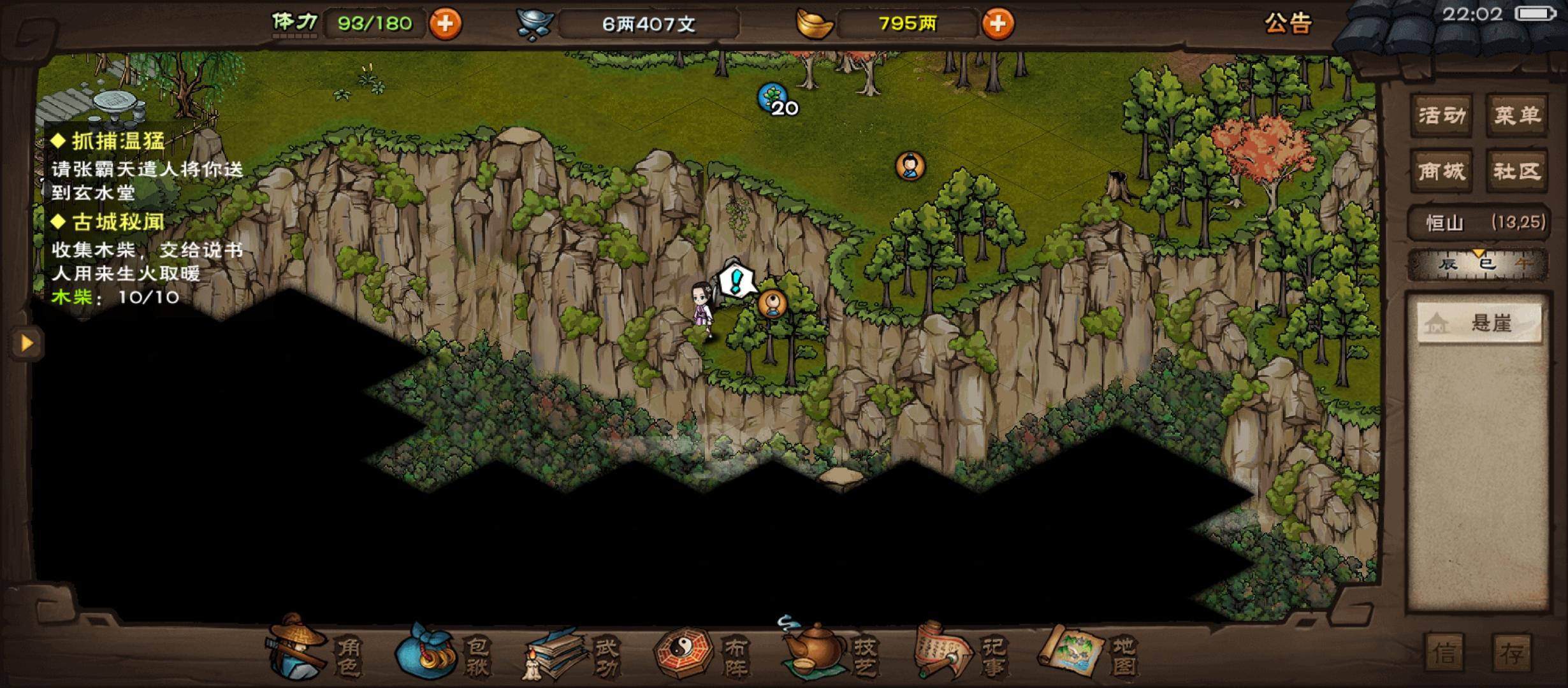Expand gold amount with orange plus button

click(x=999, y=22)
